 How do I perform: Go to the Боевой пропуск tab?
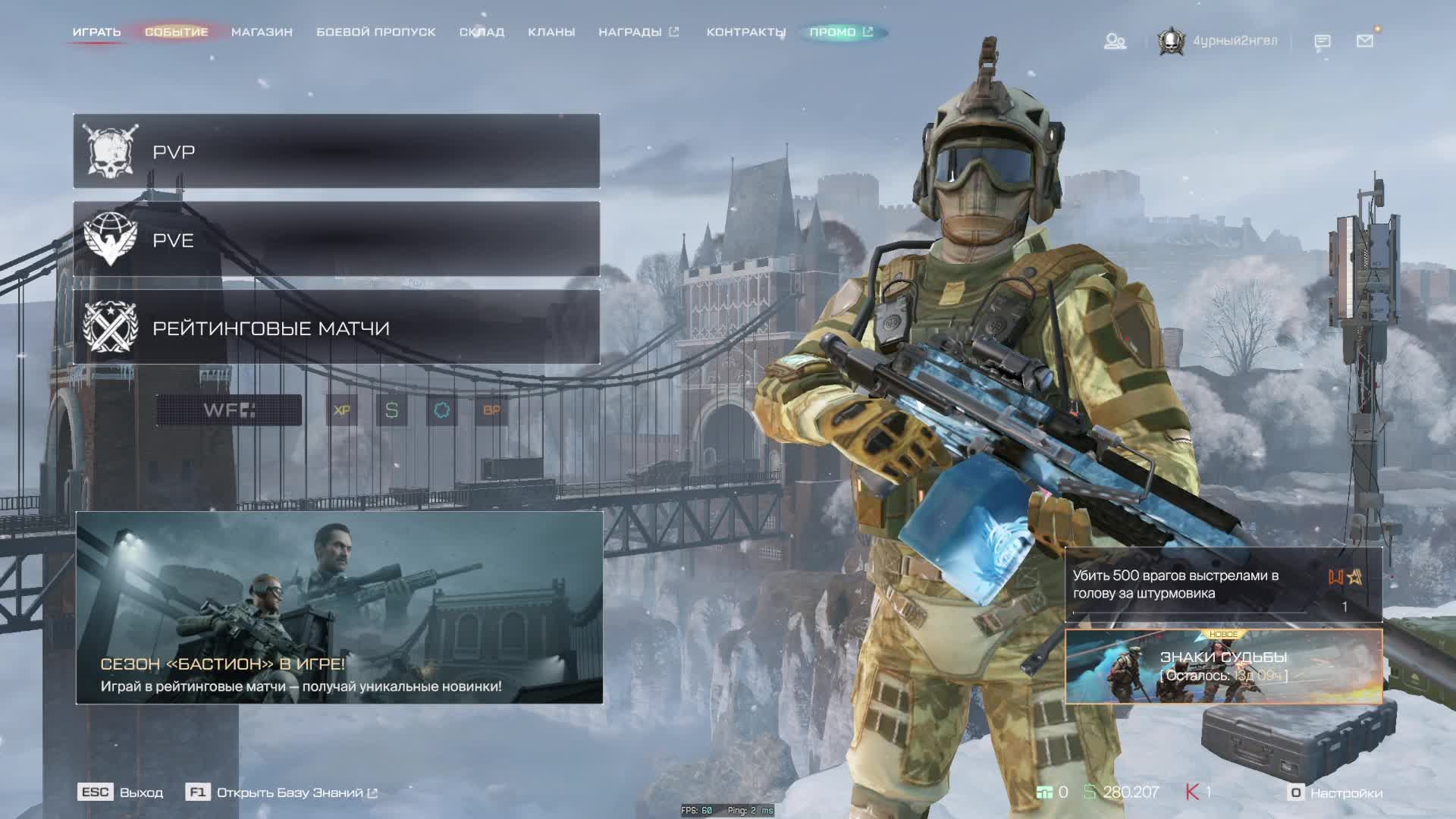coord(375,32)
